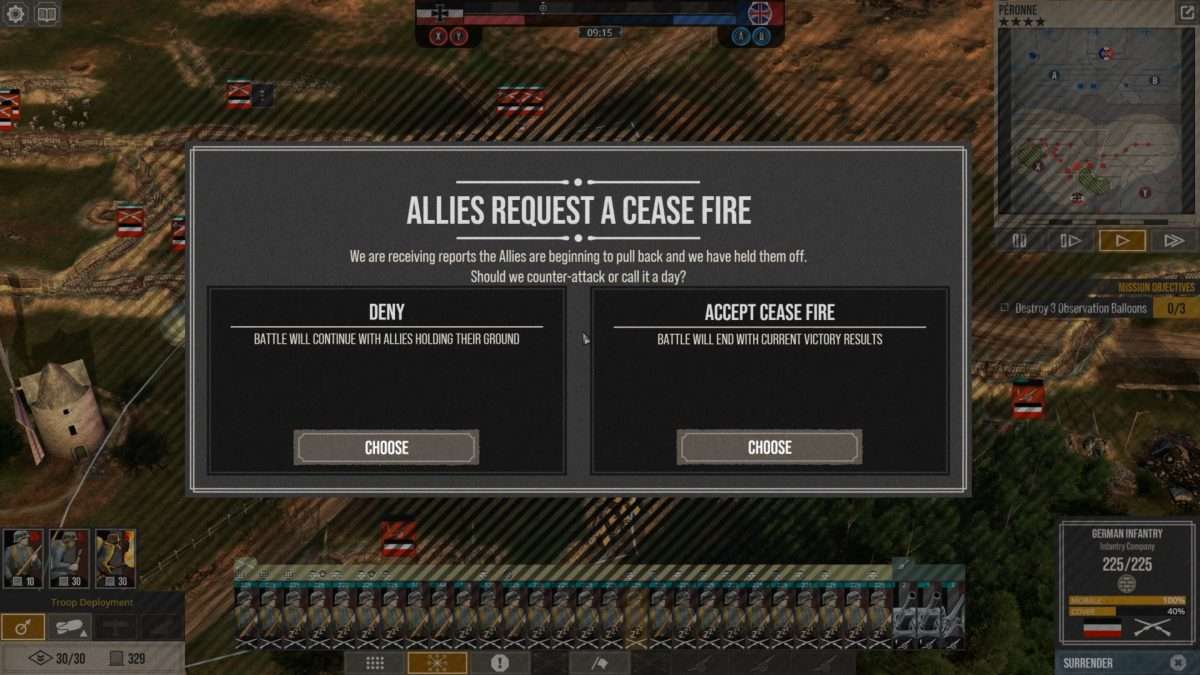Choose to deny the cease fire
This screenshot has width=1200, height=675.
(x=386, y=447)
